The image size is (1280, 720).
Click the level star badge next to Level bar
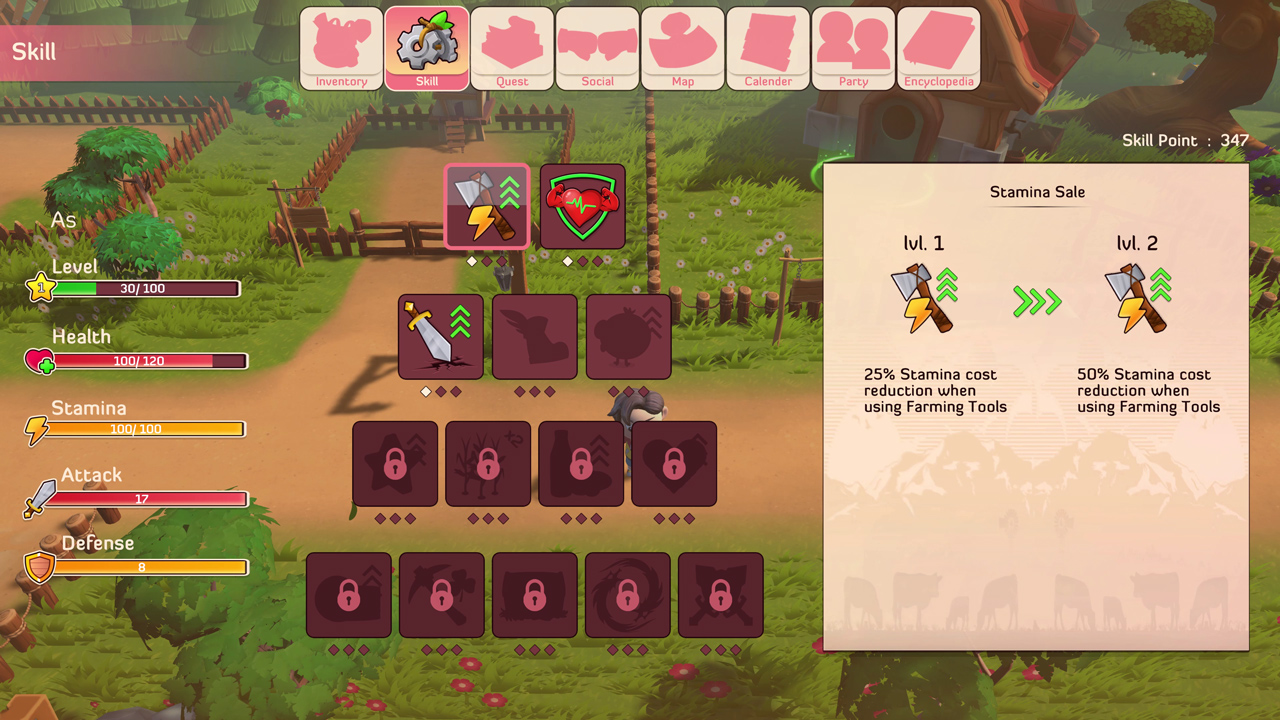(41, 288)
